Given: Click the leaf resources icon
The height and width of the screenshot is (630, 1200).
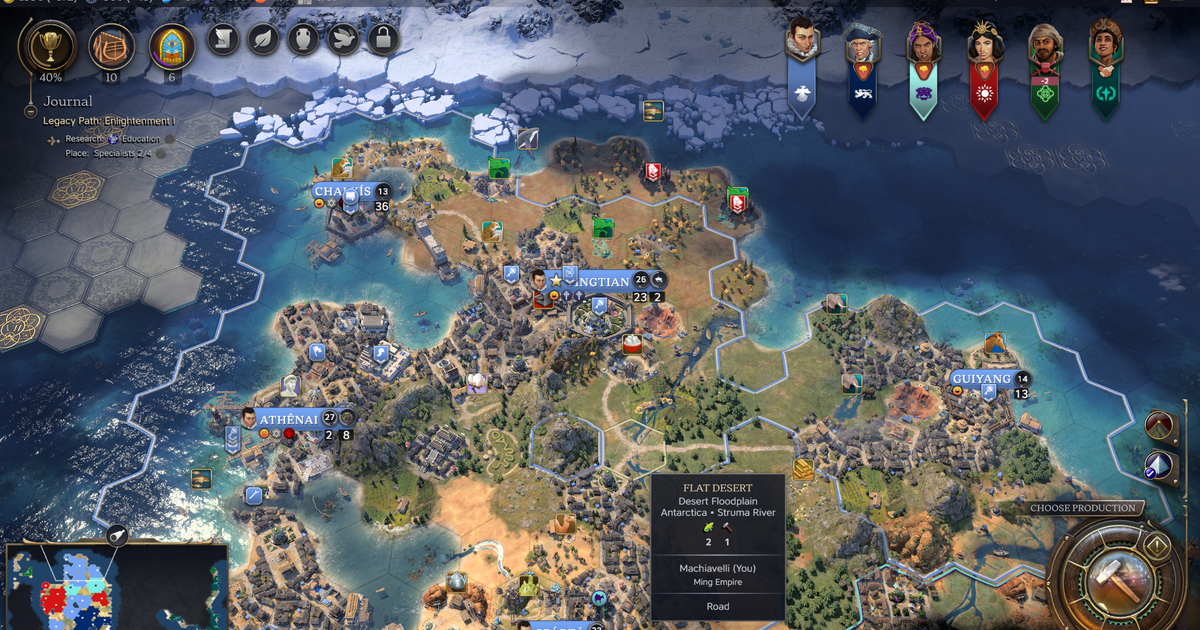Looking at the screenshot, I should pyautogui.click(x=263, y=39).
